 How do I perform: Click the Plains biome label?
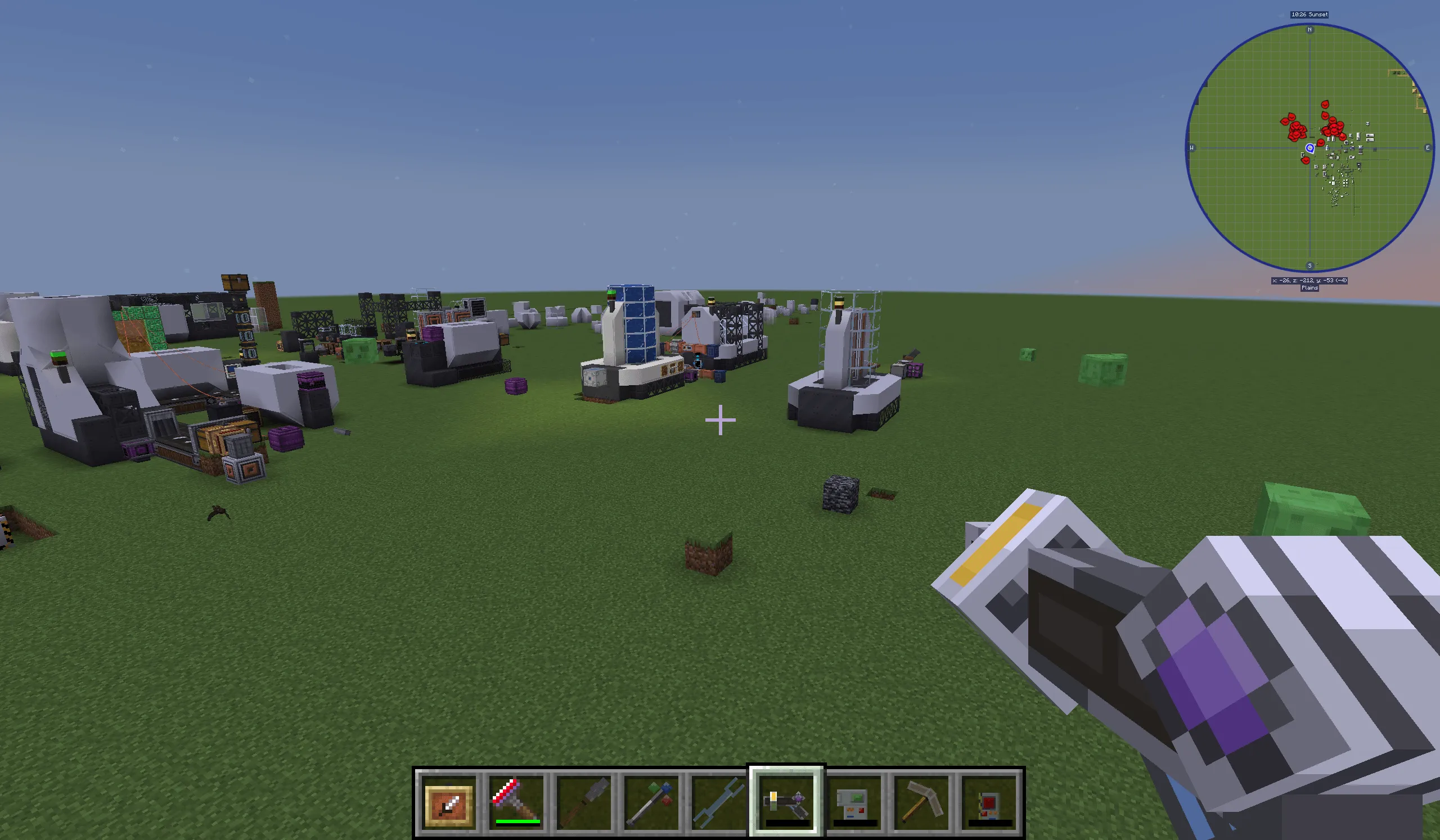click(x=1309, y=288)
